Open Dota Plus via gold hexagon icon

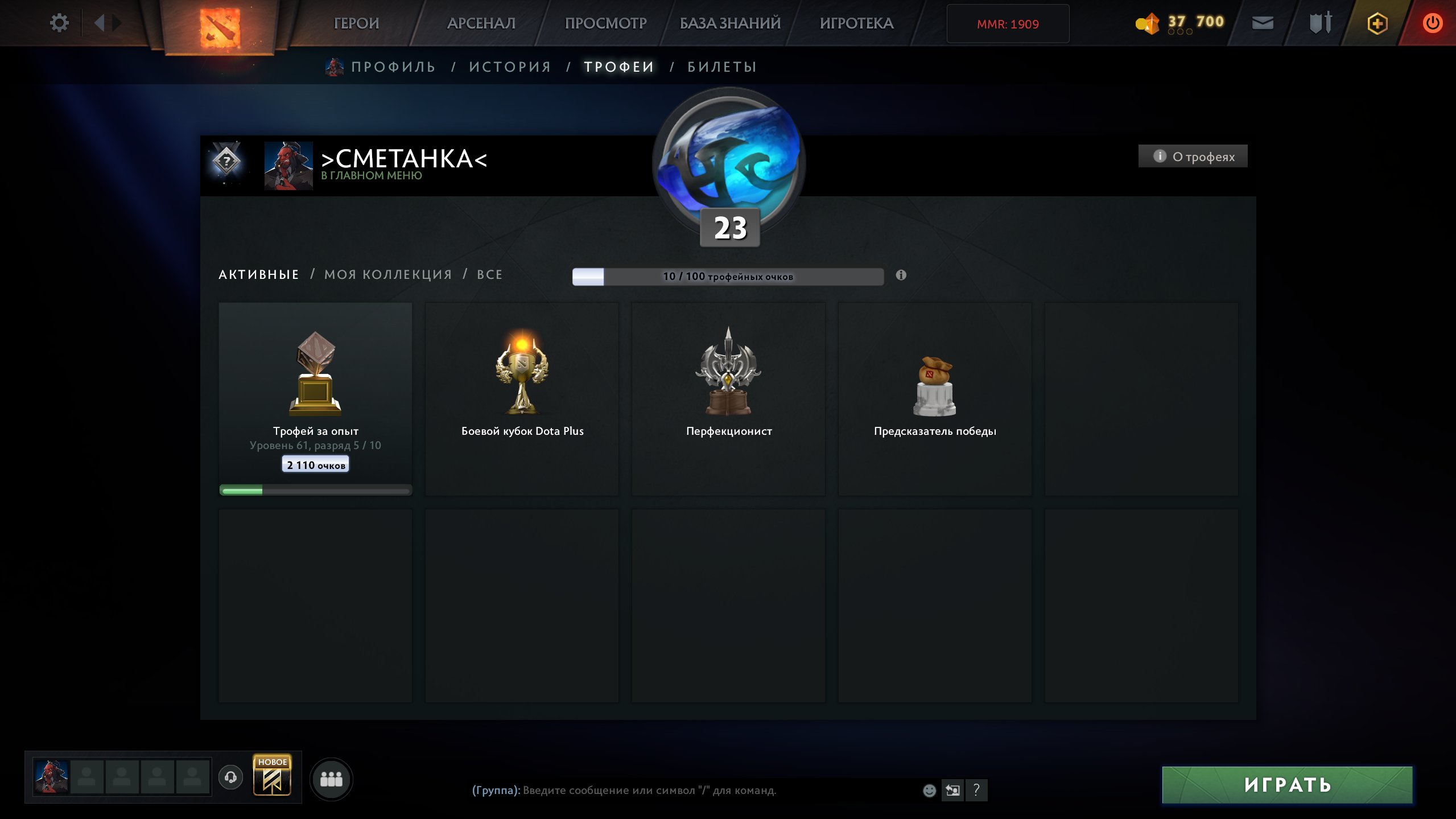coord(1377,23)
